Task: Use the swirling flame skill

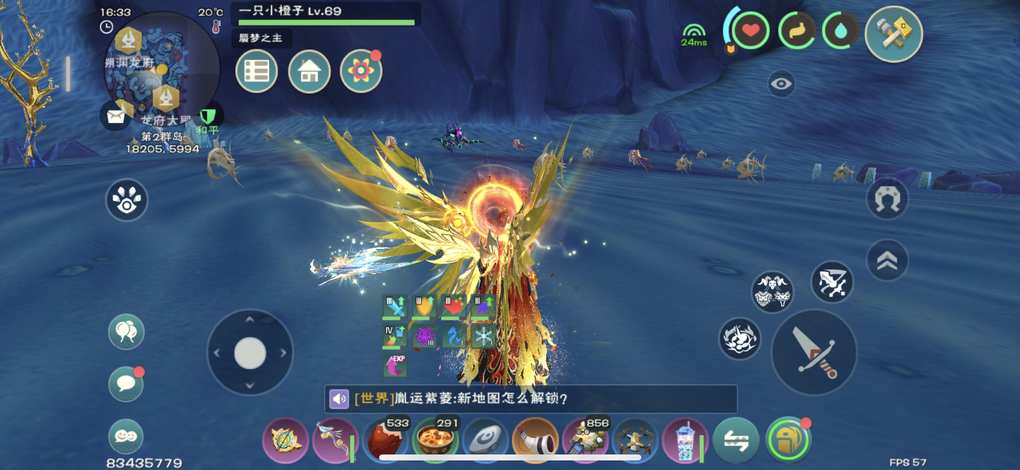Action: point(740,338)
